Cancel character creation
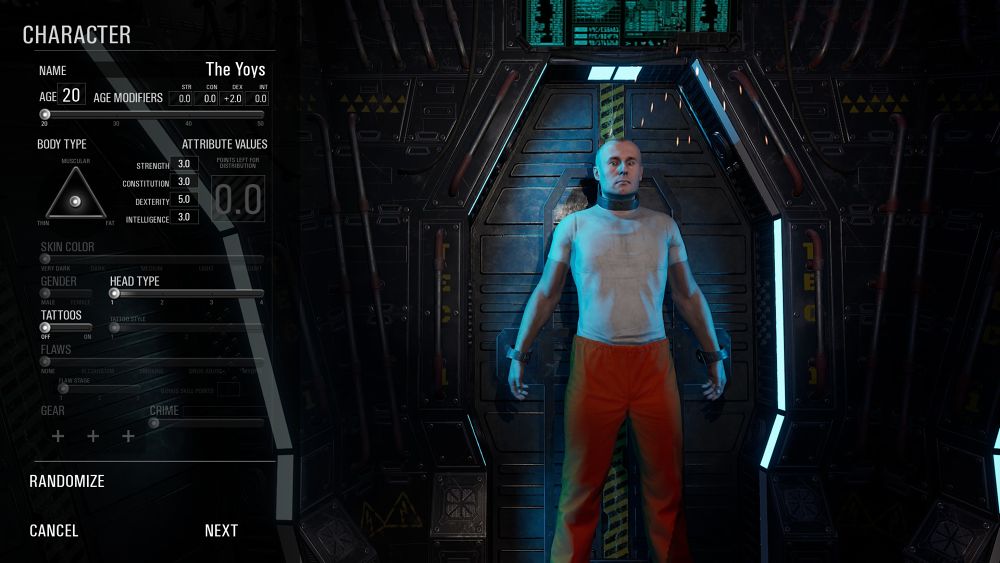 54,531
